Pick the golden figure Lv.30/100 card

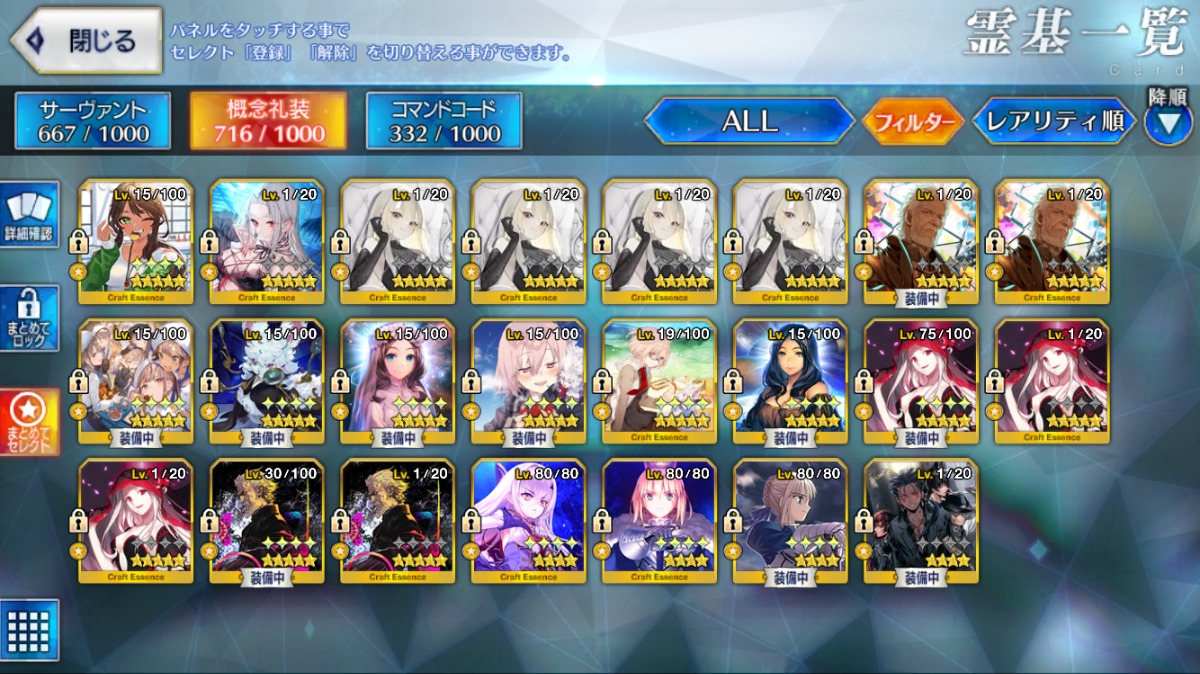266,520
